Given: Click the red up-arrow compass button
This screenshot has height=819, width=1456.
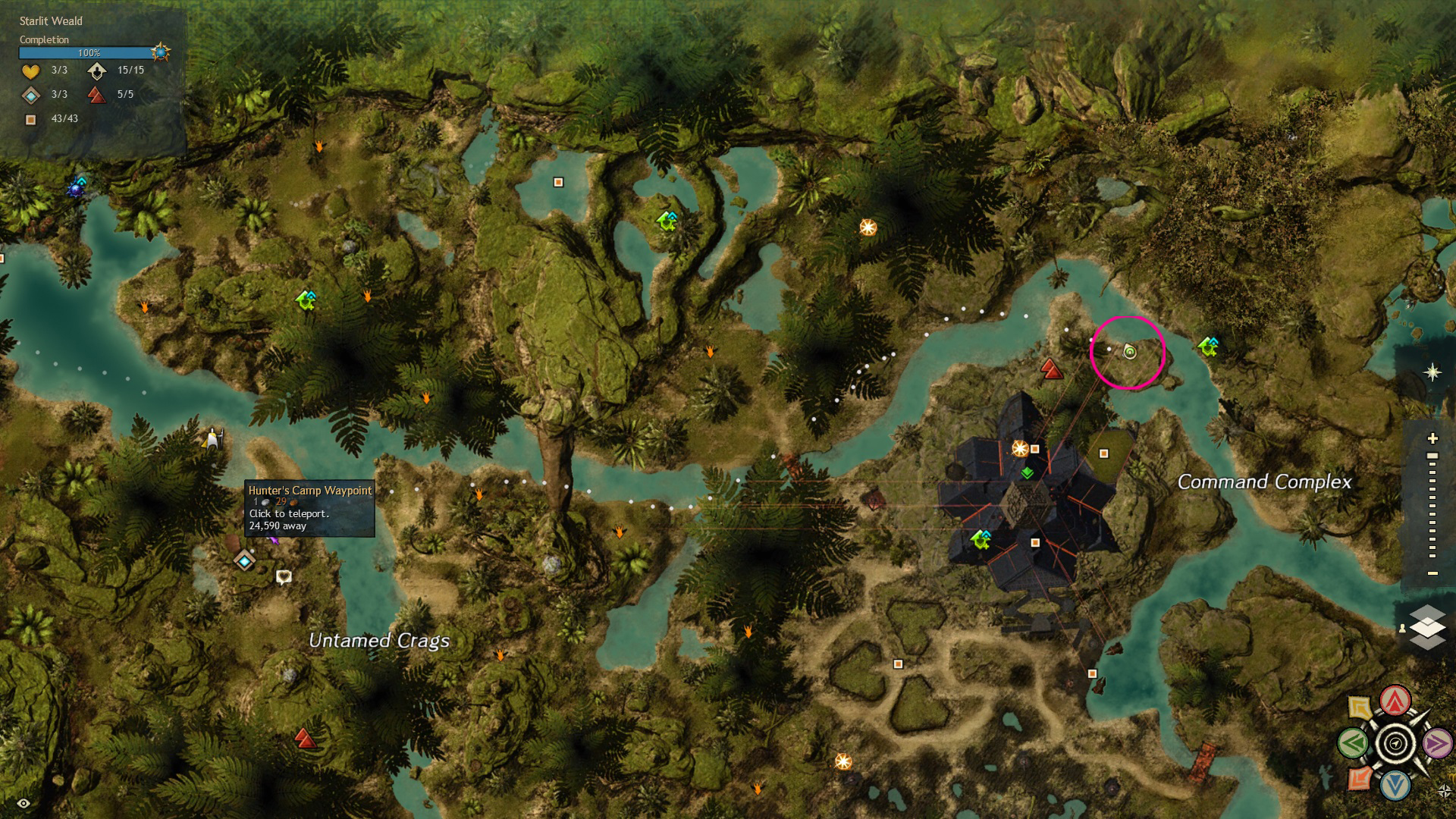Looking at the screenshot, I should pos(1395,701).
